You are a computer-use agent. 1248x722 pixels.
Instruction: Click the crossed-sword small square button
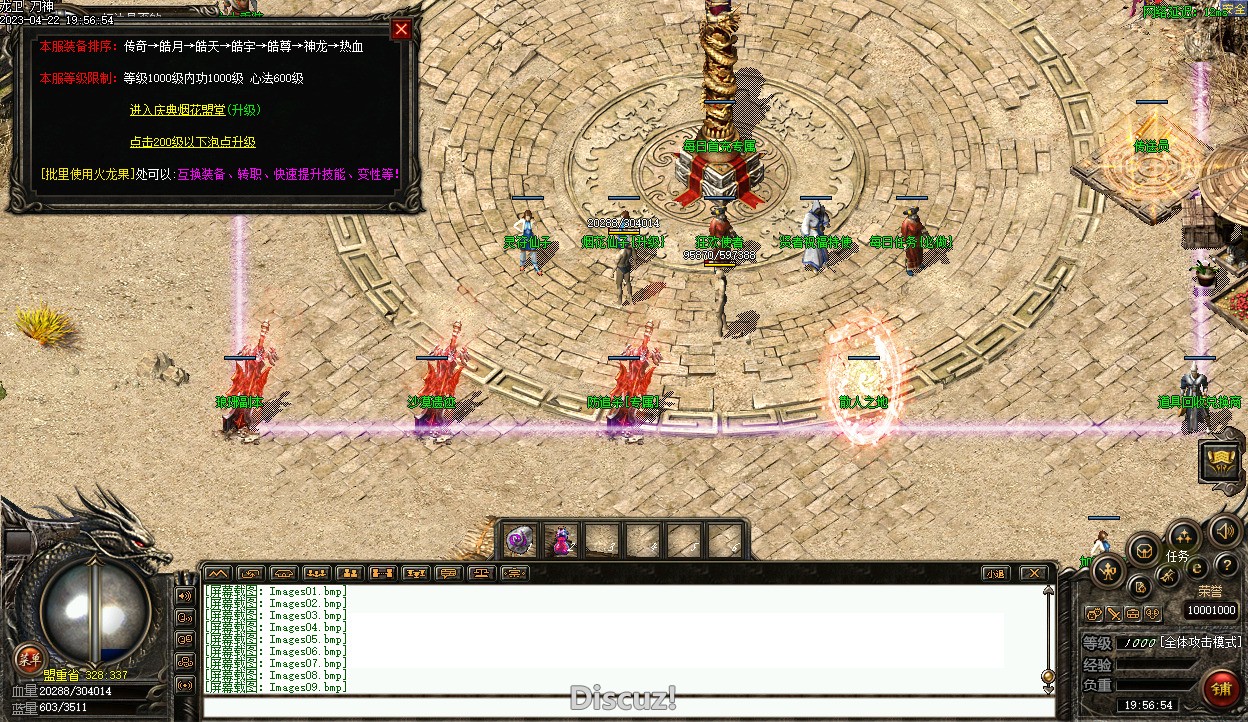pos(1113,613)
